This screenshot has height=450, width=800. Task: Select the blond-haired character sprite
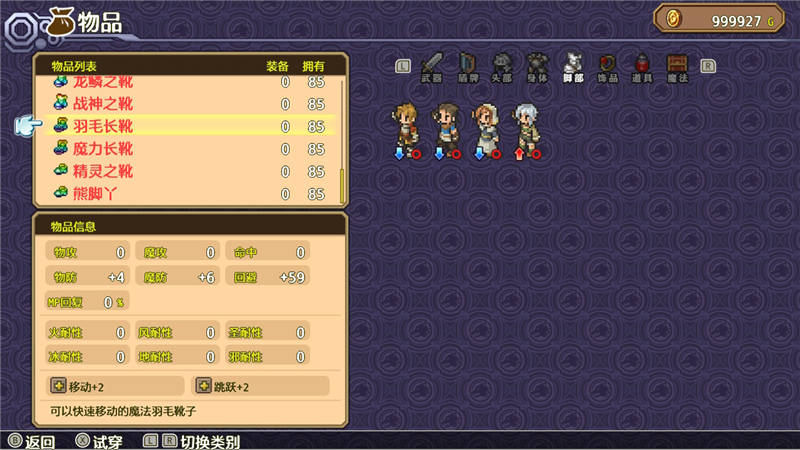tap(406, 124)
